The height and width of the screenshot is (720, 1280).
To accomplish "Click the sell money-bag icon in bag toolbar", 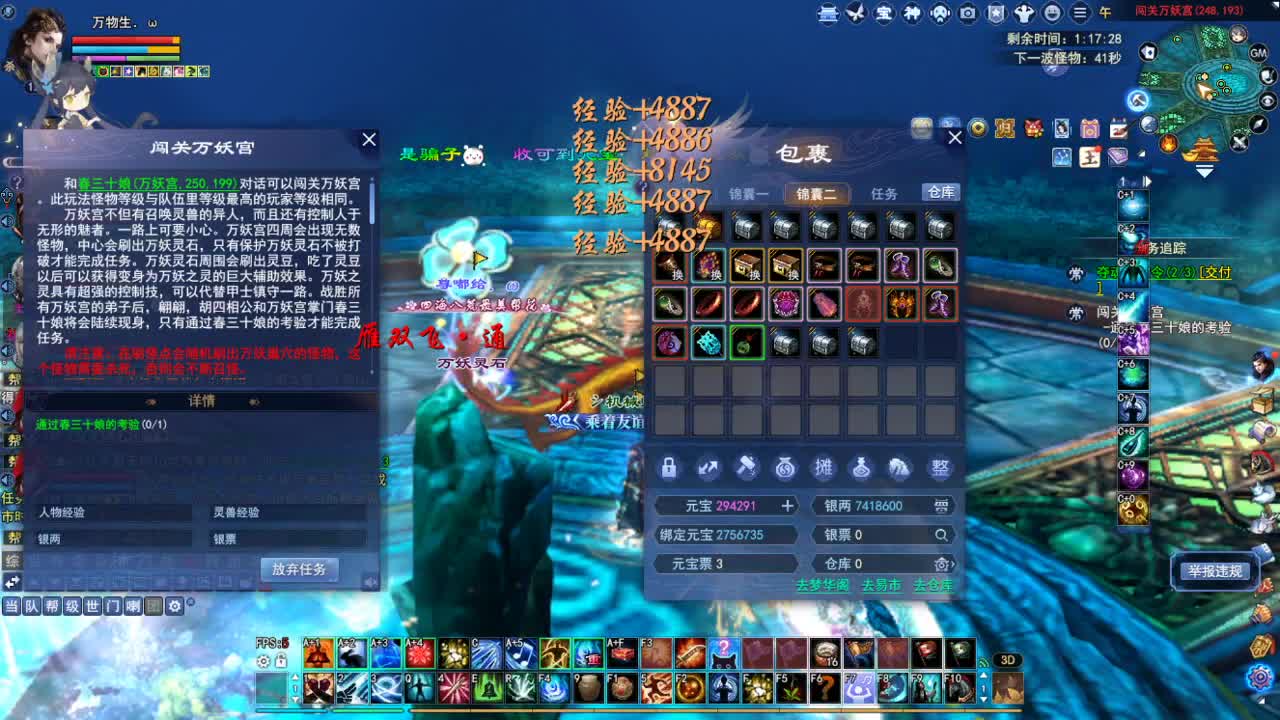I will [783, 467].
